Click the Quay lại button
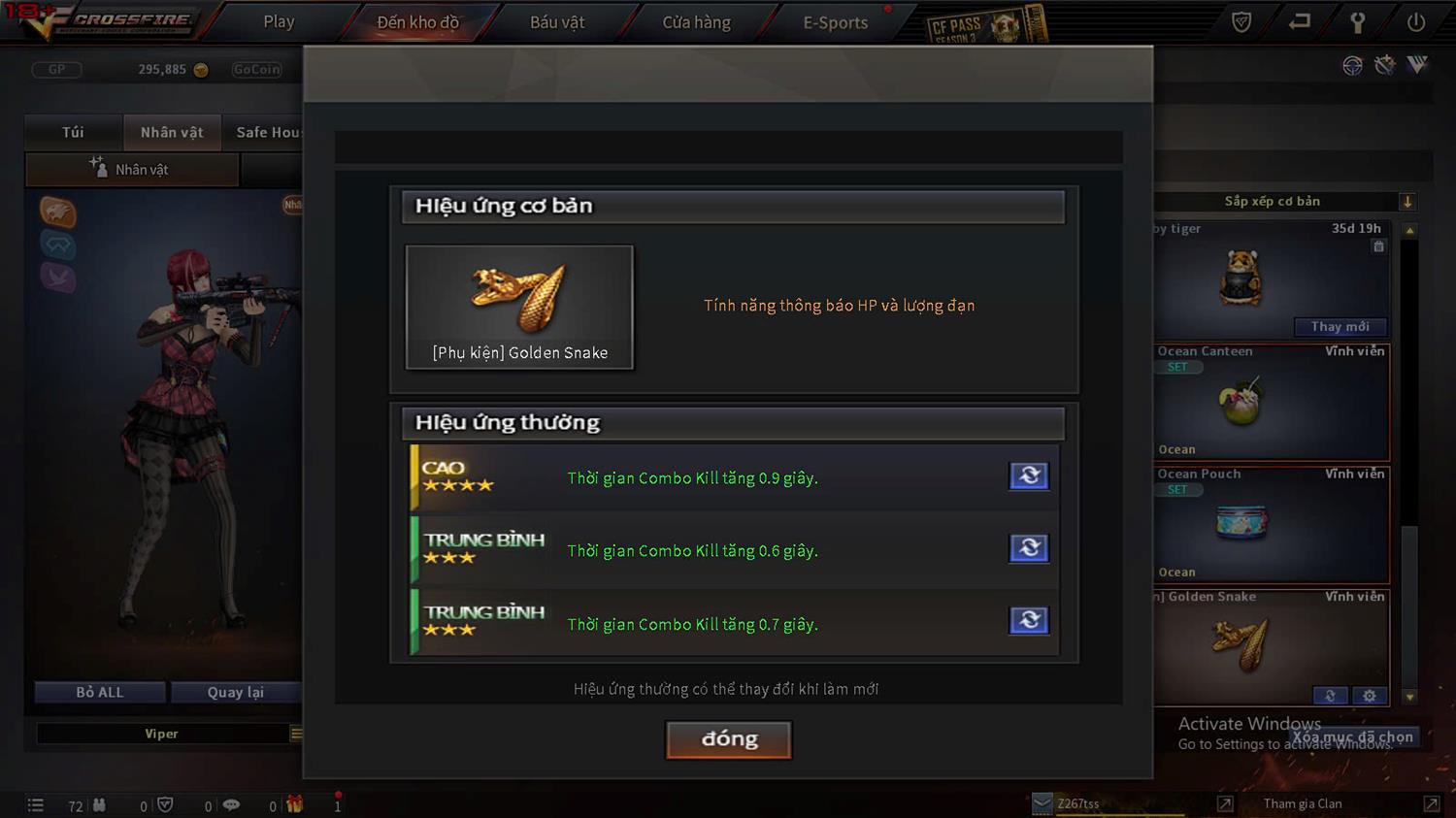Image resolution: width=1456 pixels, height=818 pixels. tap(235, 692)
